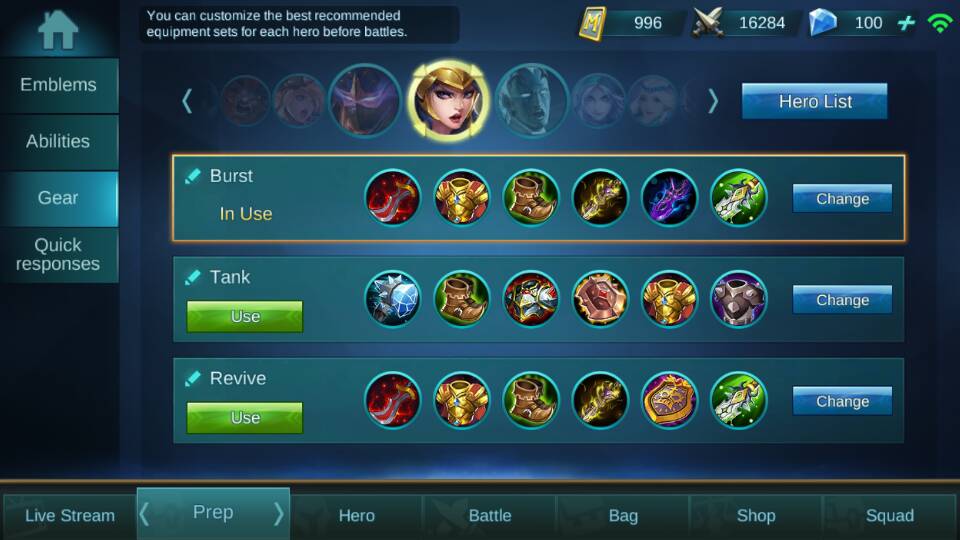
Task: Open the Squad menu
Action: (889, 516)
